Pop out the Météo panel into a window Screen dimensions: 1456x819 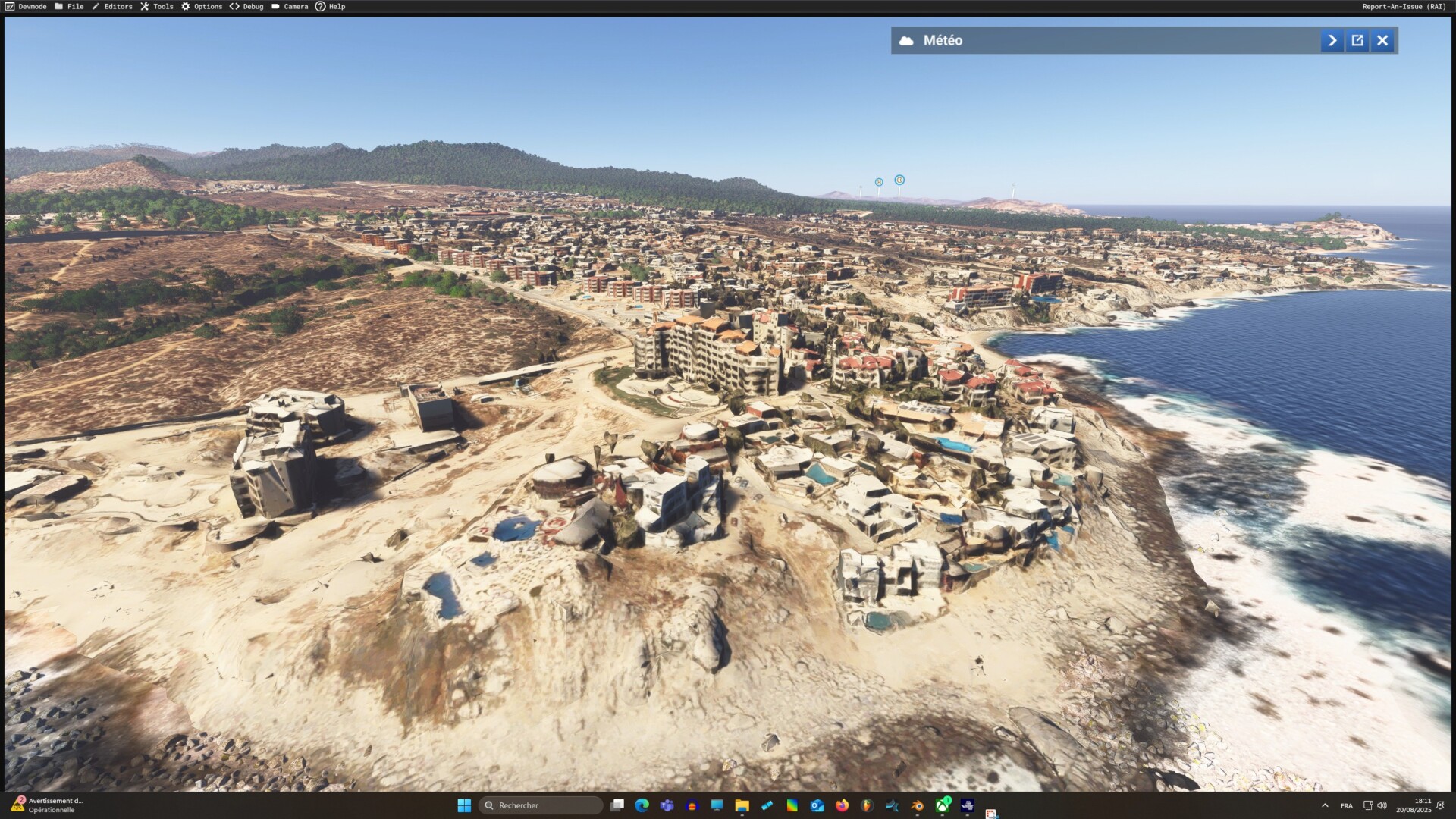(x=1357, y=40)
